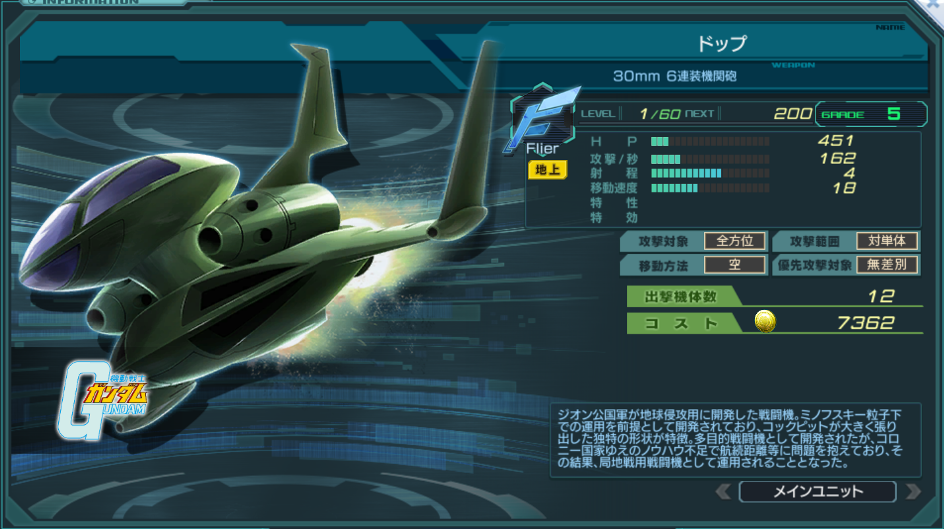The width and height of the screenshot is (944, 529).
Task: Go to previous unit with left arrow
Action: (x=723, y=491)
